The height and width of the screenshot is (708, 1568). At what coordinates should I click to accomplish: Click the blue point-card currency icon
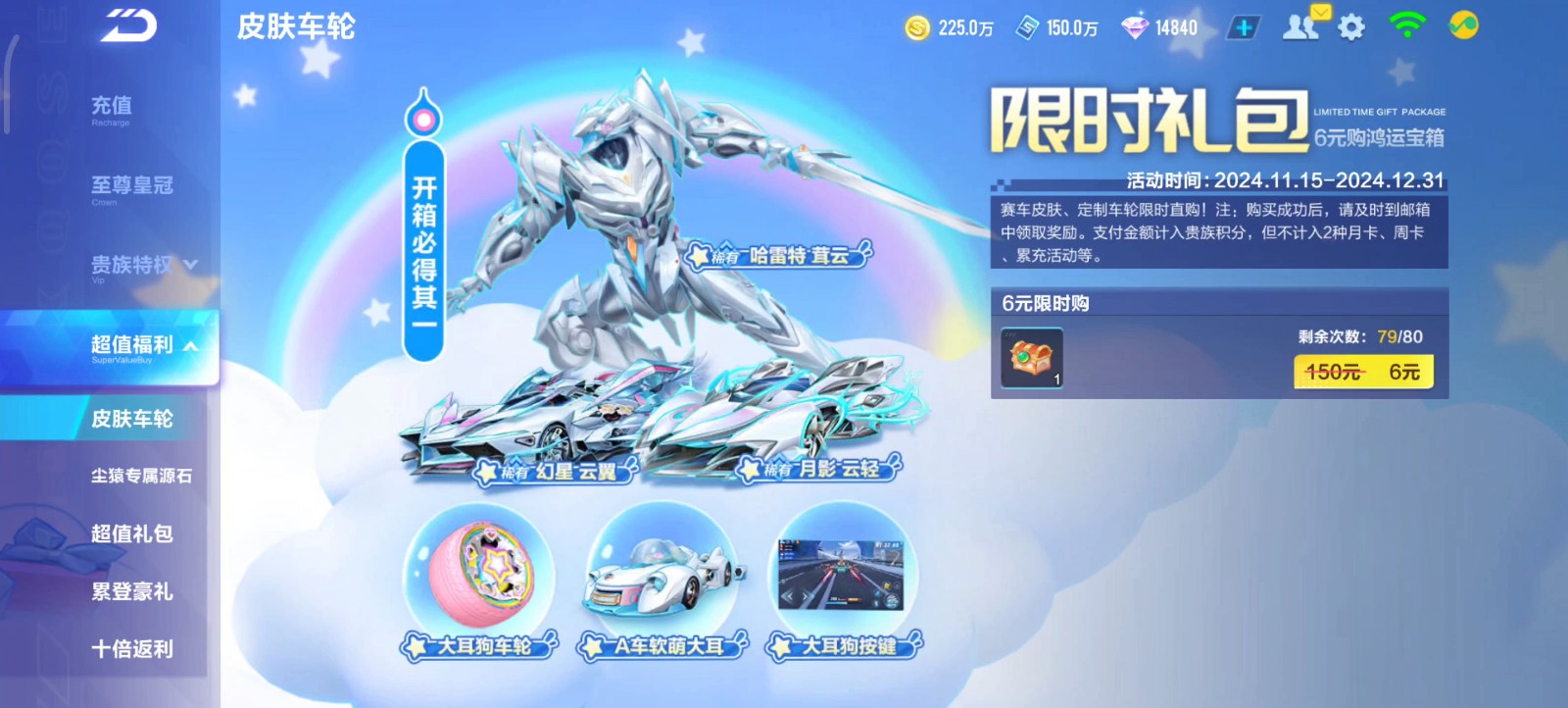(1027, 26)
